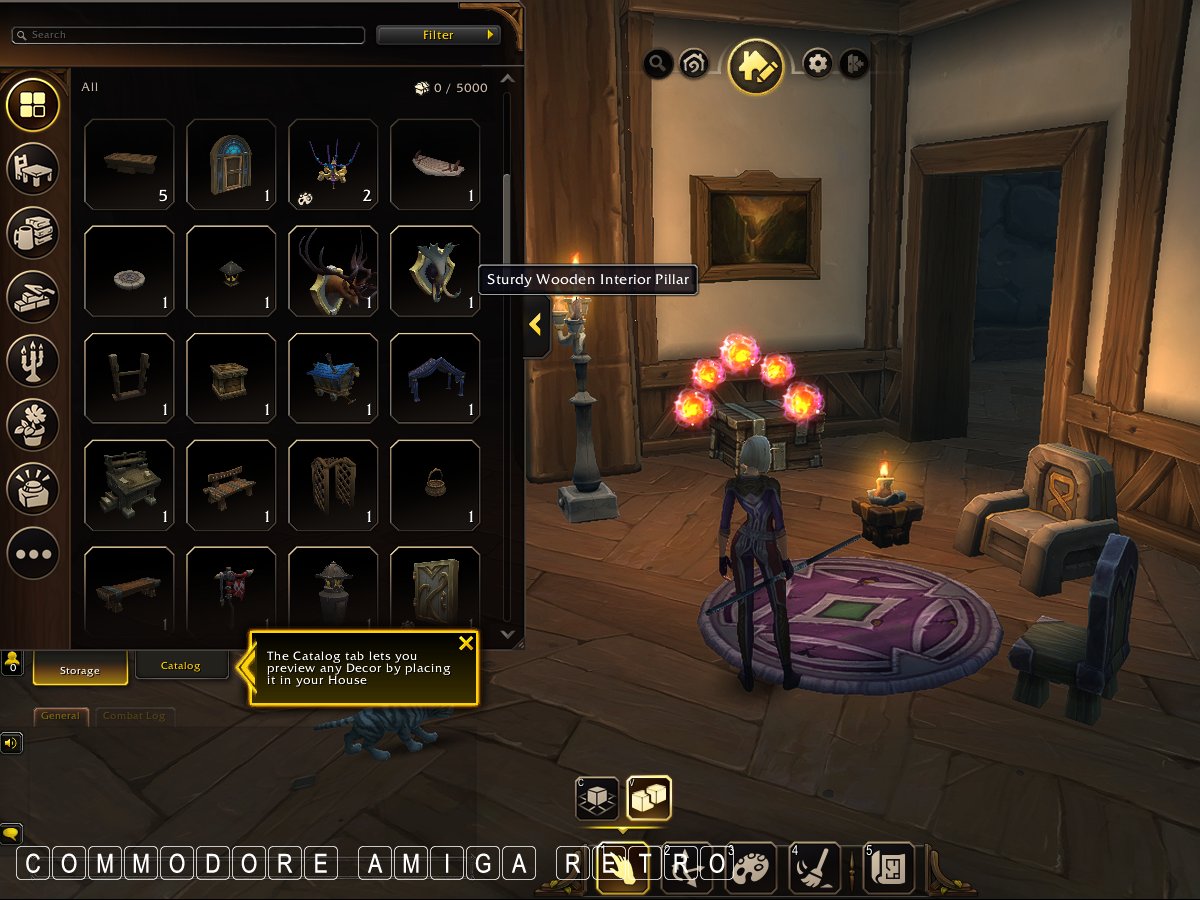Select the furniture table-and-chair category
The height and width of the screenshot is (900, 1200).
(x=33, y=168)
